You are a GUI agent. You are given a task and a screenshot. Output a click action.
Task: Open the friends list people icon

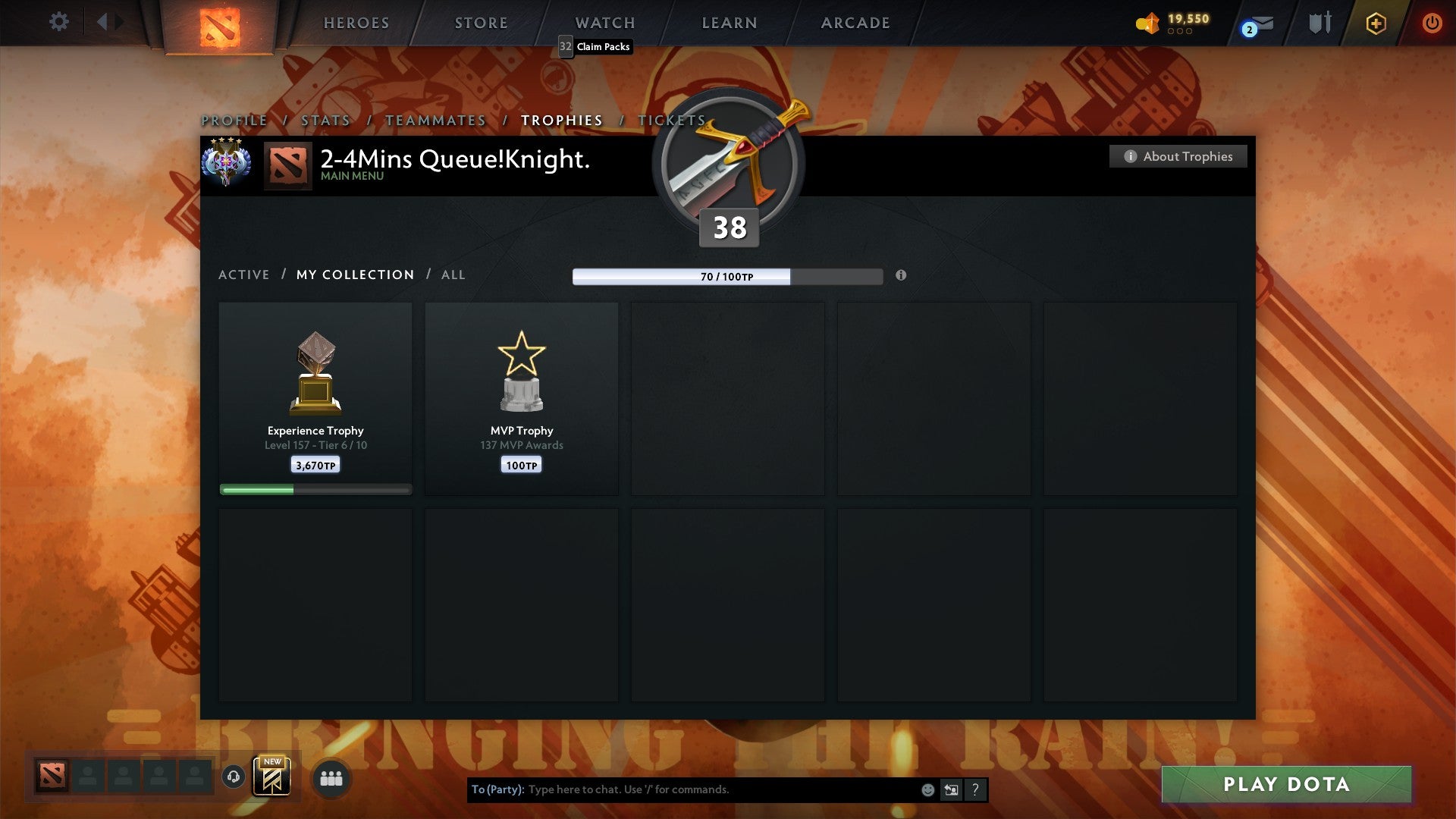[x=331, y=778]
